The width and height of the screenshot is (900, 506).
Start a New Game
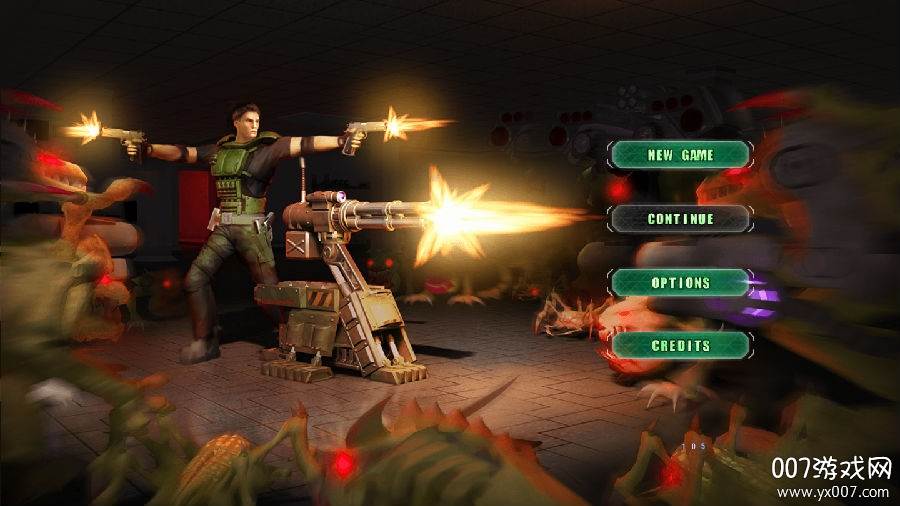pyautogui.click(x=680, y=155)
